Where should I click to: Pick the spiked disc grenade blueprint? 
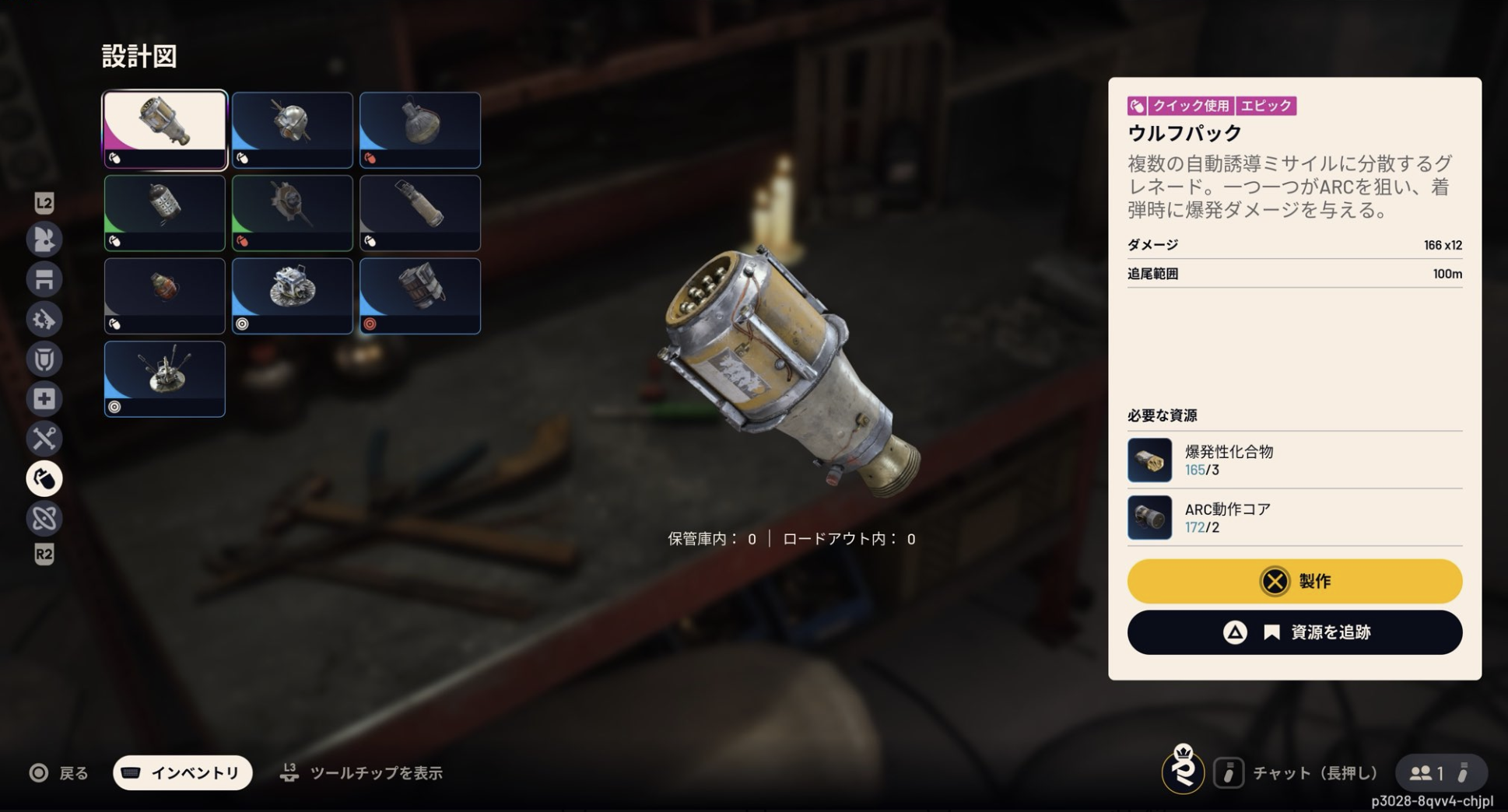[293, 212]
